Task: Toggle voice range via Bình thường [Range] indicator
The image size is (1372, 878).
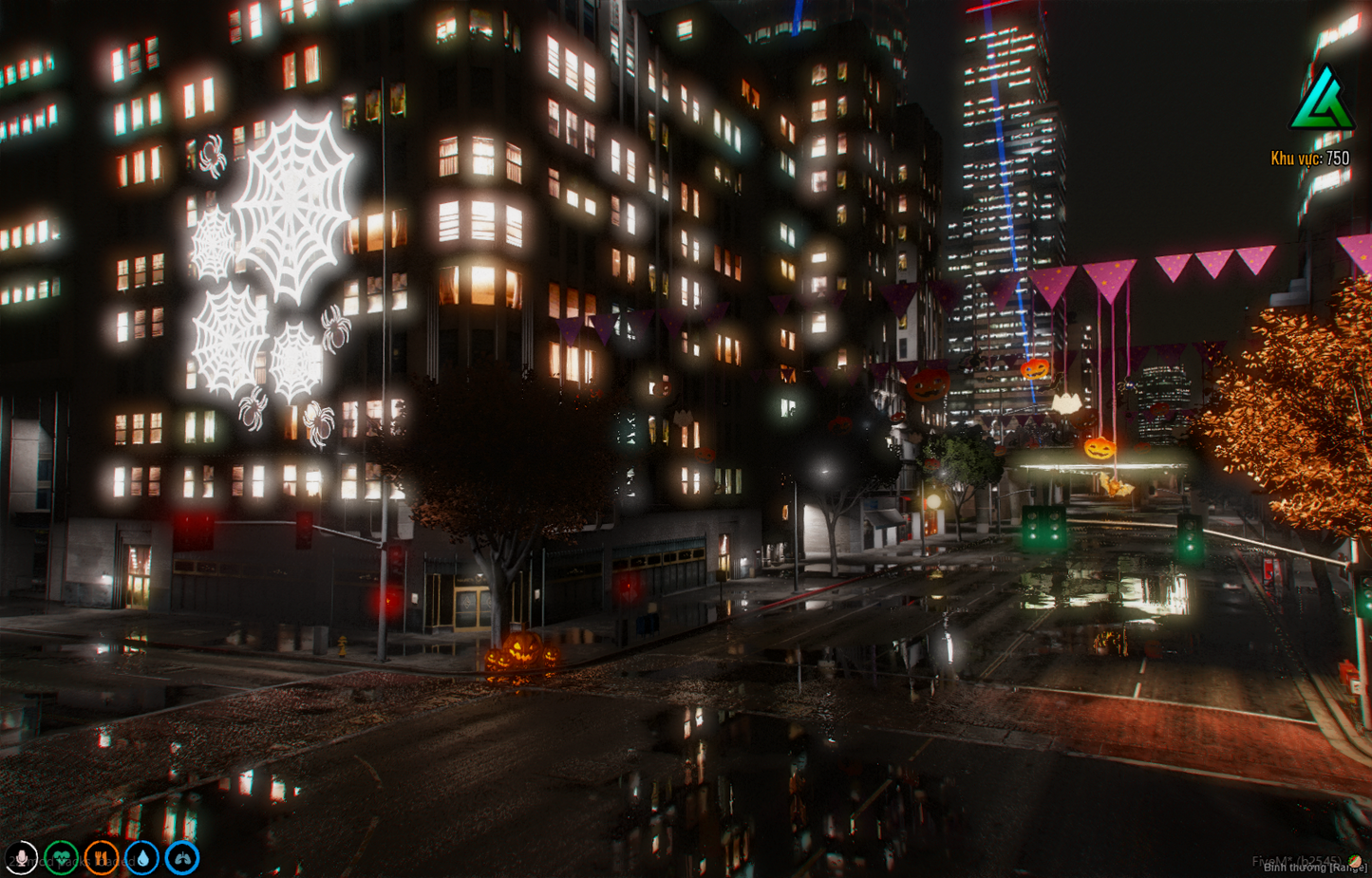Action: click(x=1315, y=867)
